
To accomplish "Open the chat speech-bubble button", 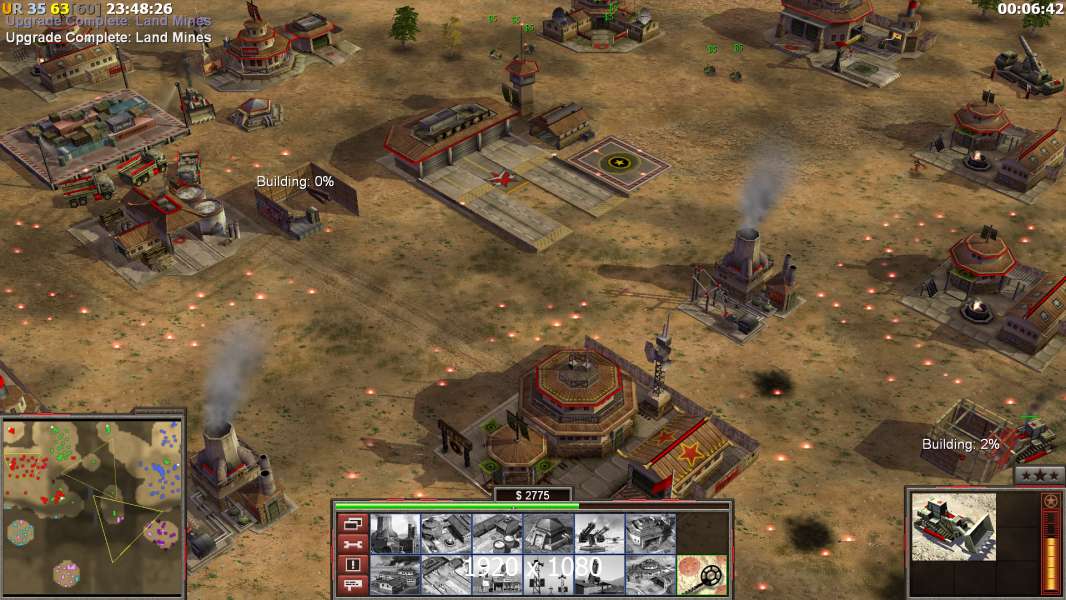I will [351, 585].
